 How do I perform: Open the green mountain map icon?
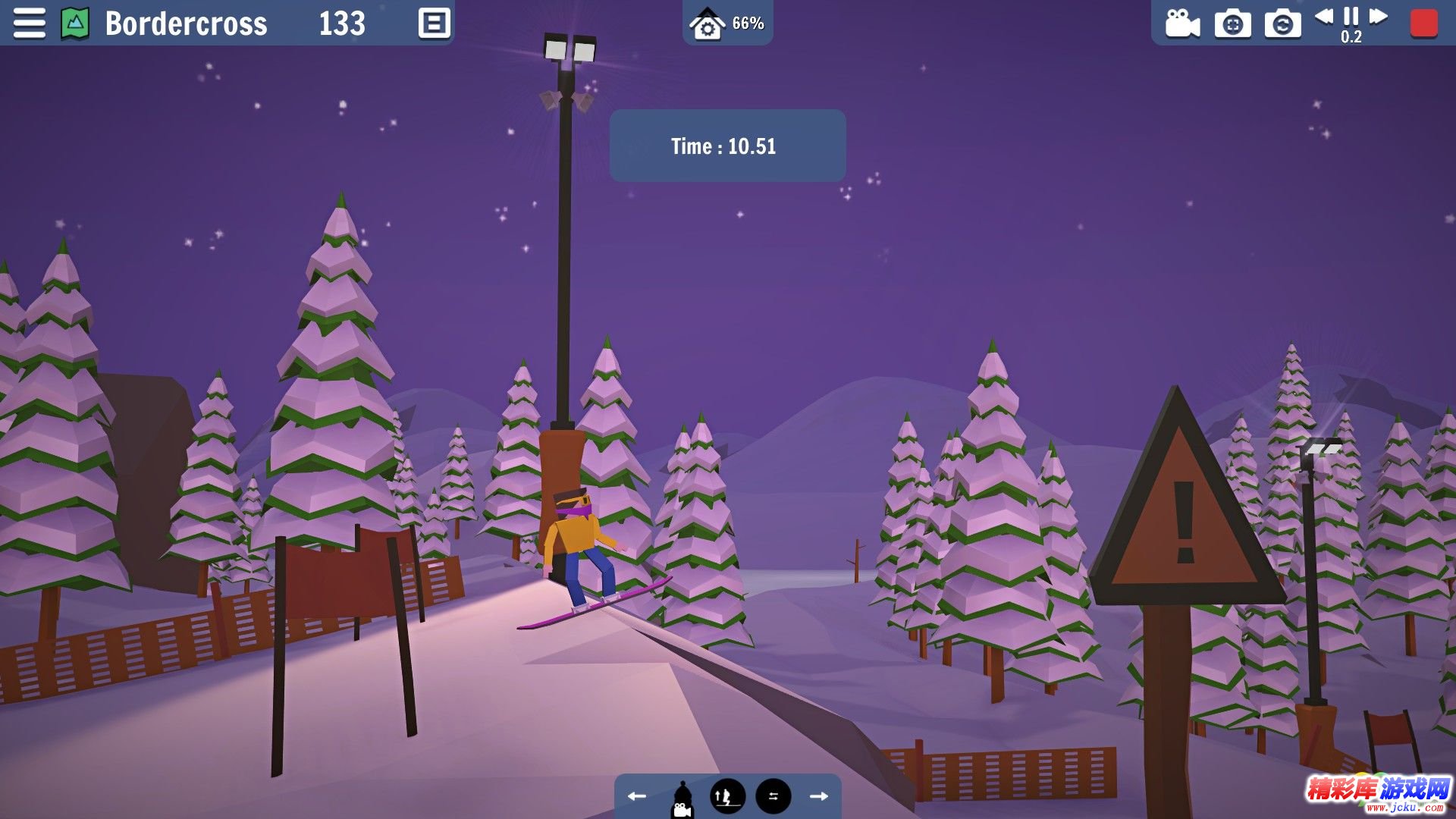(x=75, y=23)
